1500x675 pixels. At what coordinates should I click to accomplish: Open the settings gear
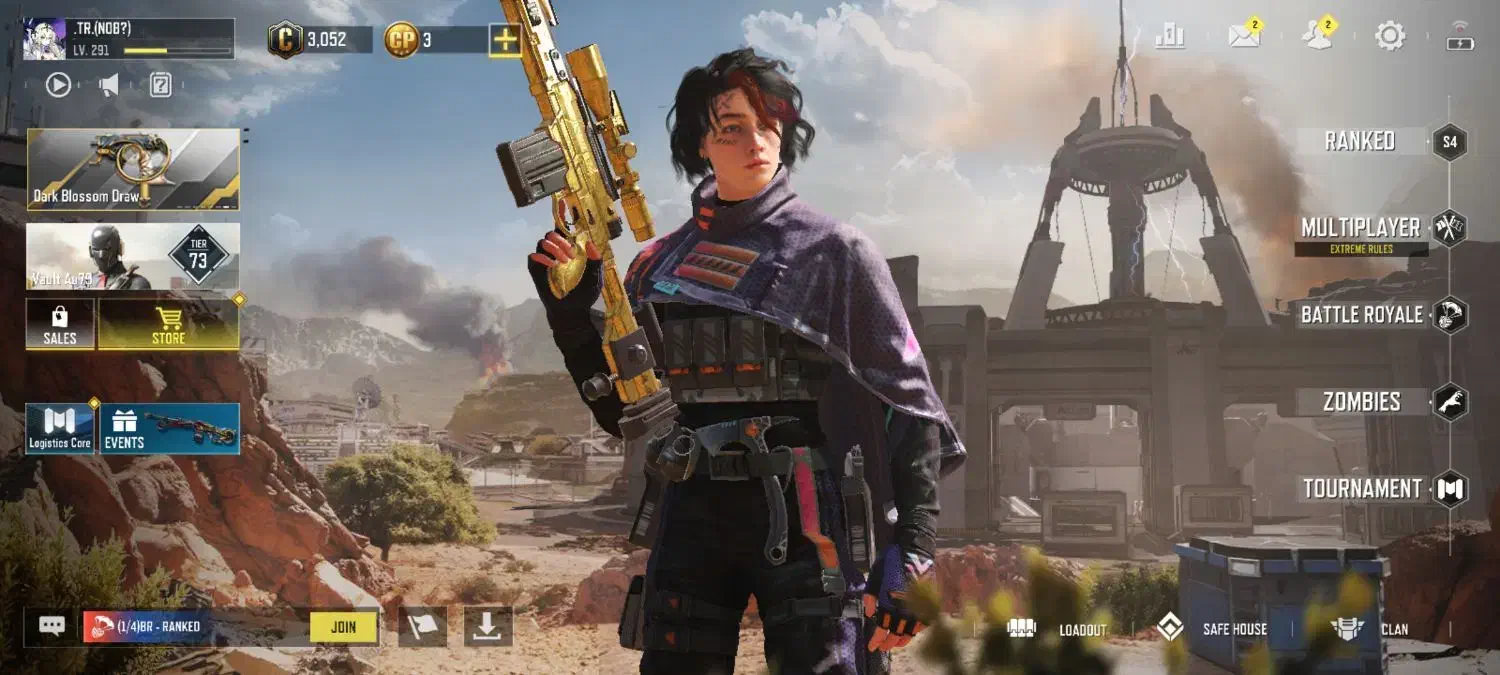click(1389, 37)
